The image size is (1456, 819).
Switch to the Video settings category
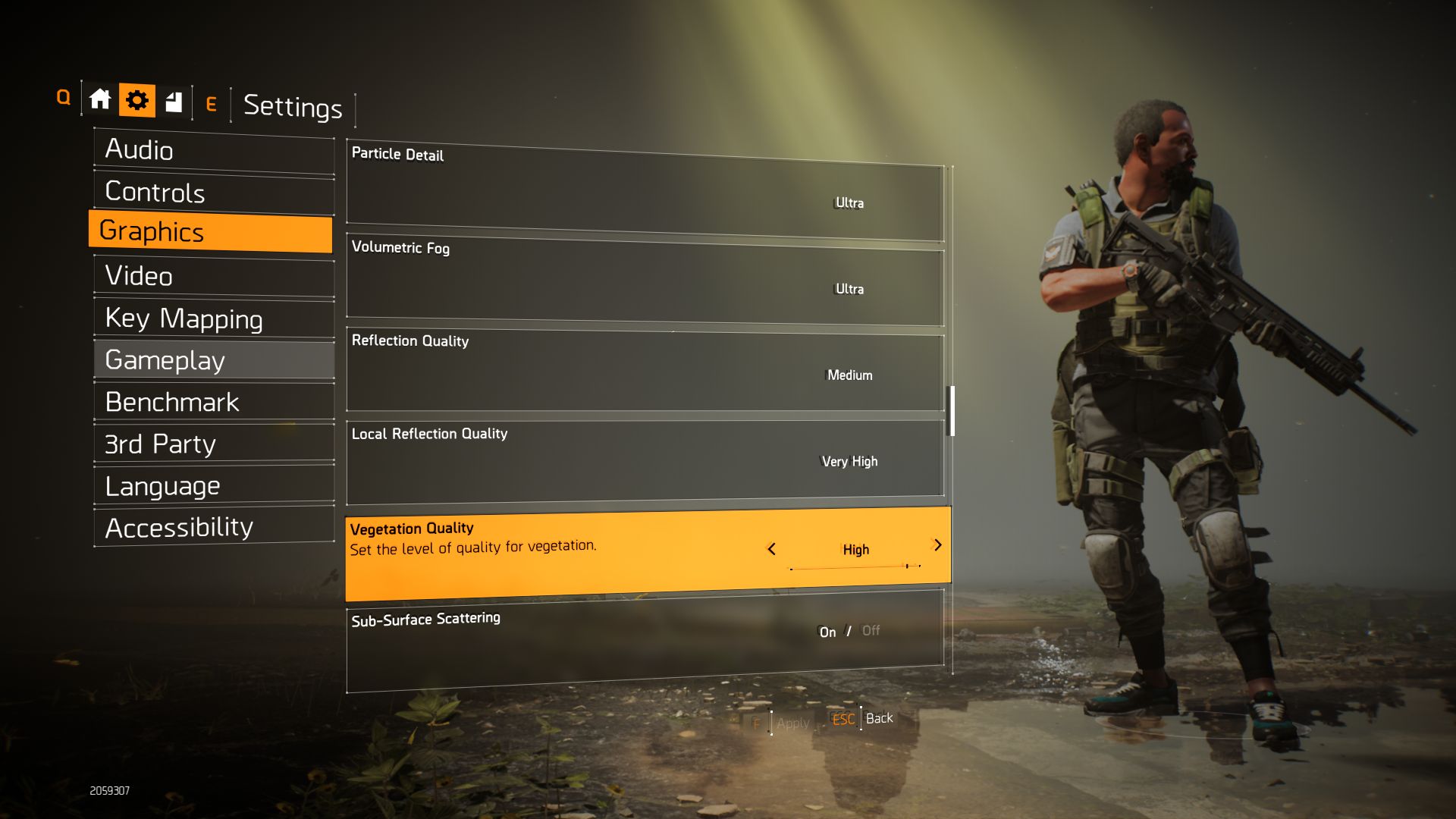[213, 276]
